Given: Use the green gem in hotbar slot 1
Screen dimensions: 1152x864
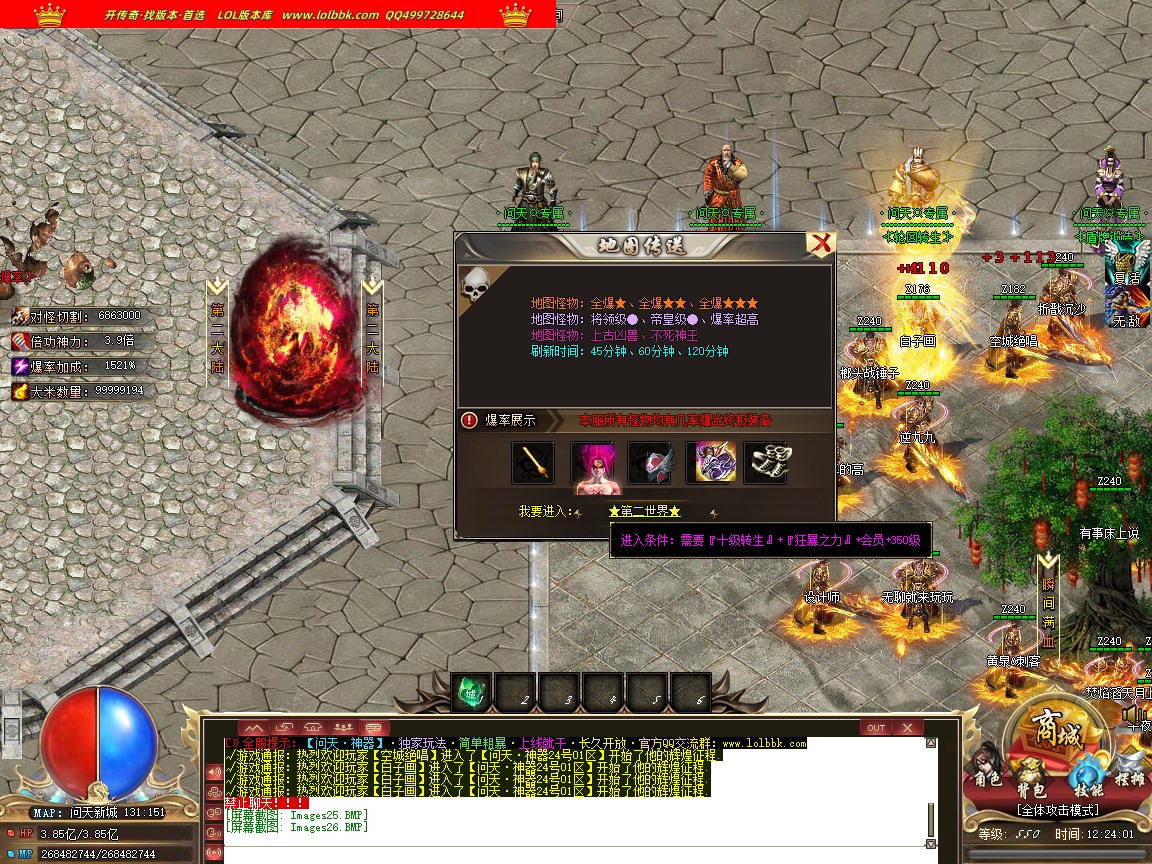Looking at the screenshot, I should pos(472,692).
